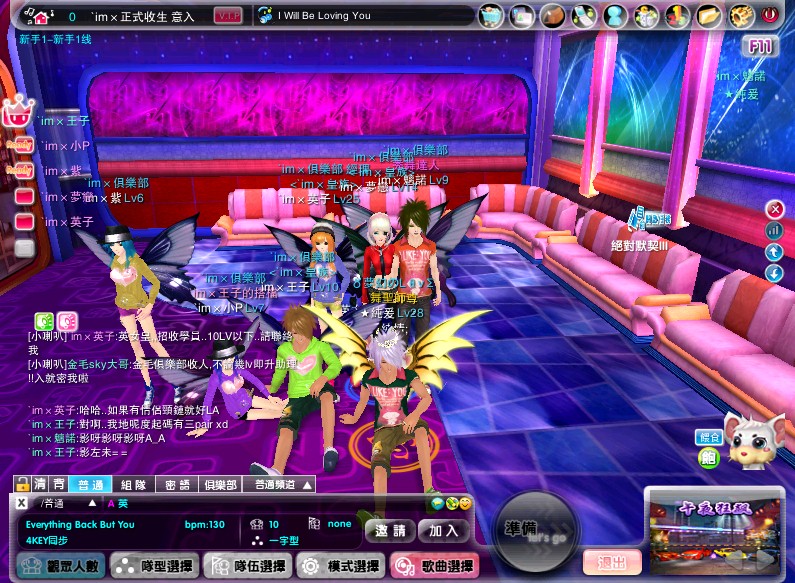This screenshot has width=795, height=583.
Task: Open the shopping cart shop icon
Action: pyautogui.click(x=491, y=16)
